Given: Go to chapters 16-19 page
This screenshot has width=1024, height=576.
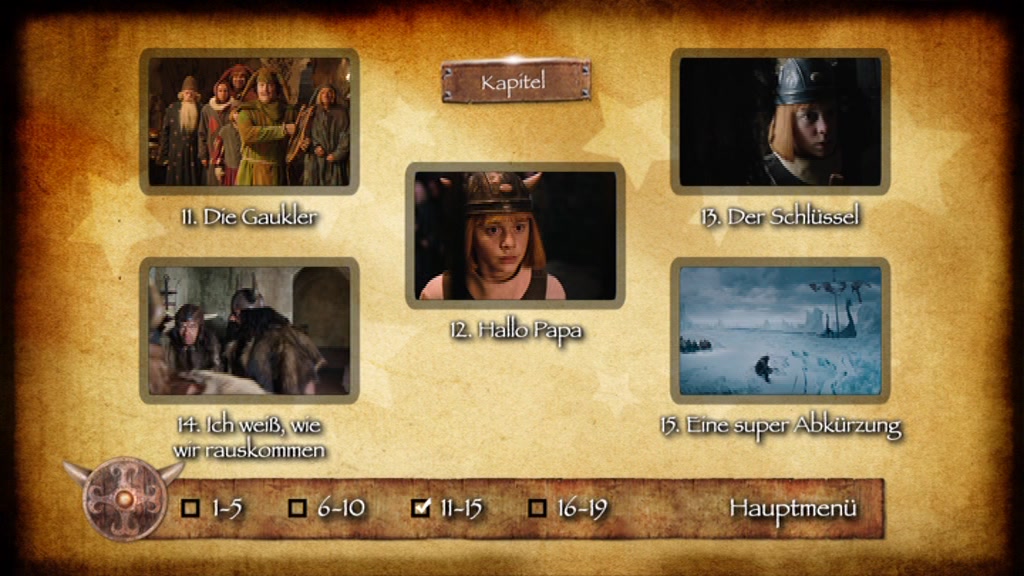Looking at the screenshot, I should (x=568, y=508).
